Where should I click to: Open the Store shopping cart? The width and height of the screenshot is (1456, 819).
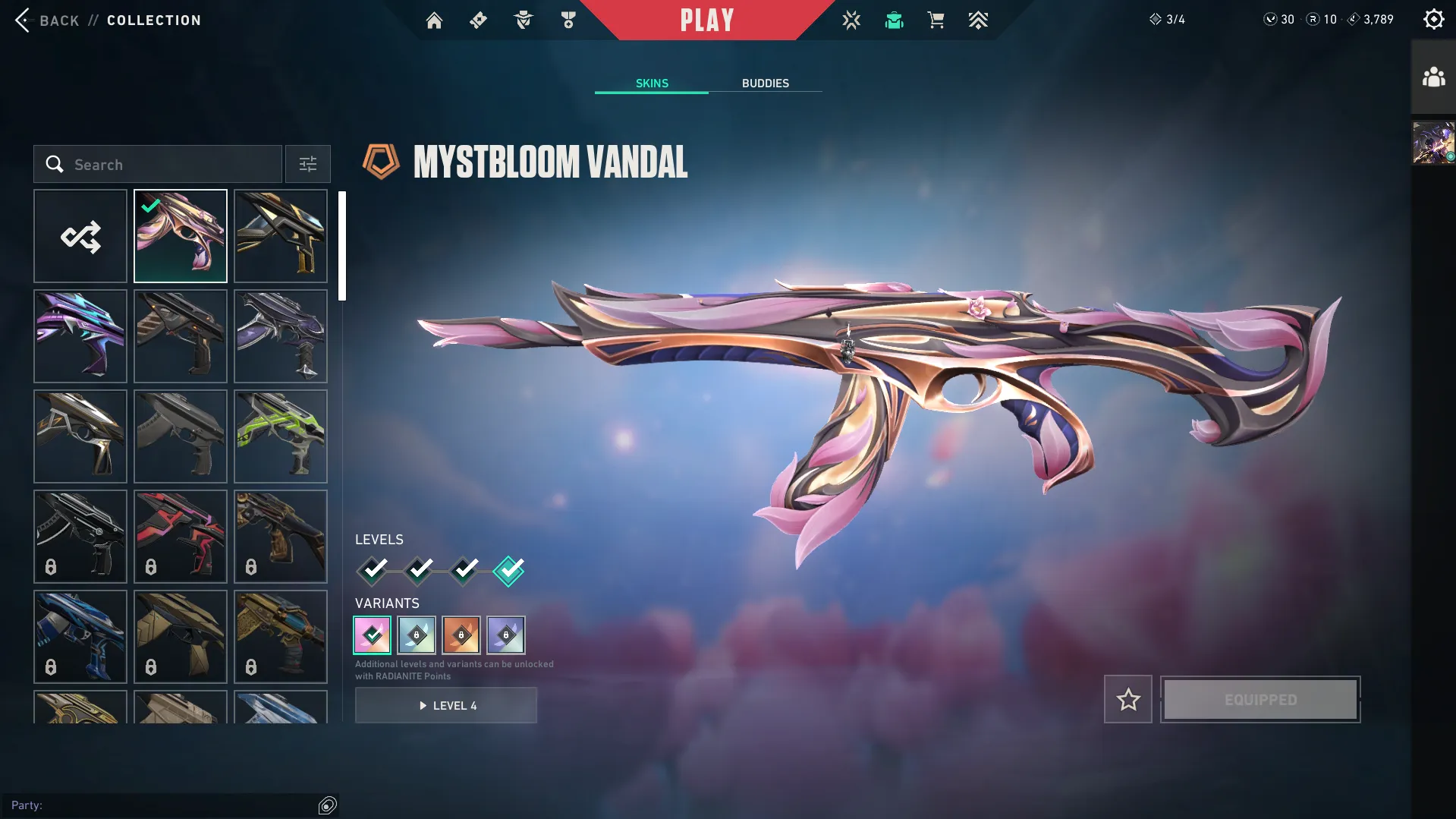coord(936,20)
